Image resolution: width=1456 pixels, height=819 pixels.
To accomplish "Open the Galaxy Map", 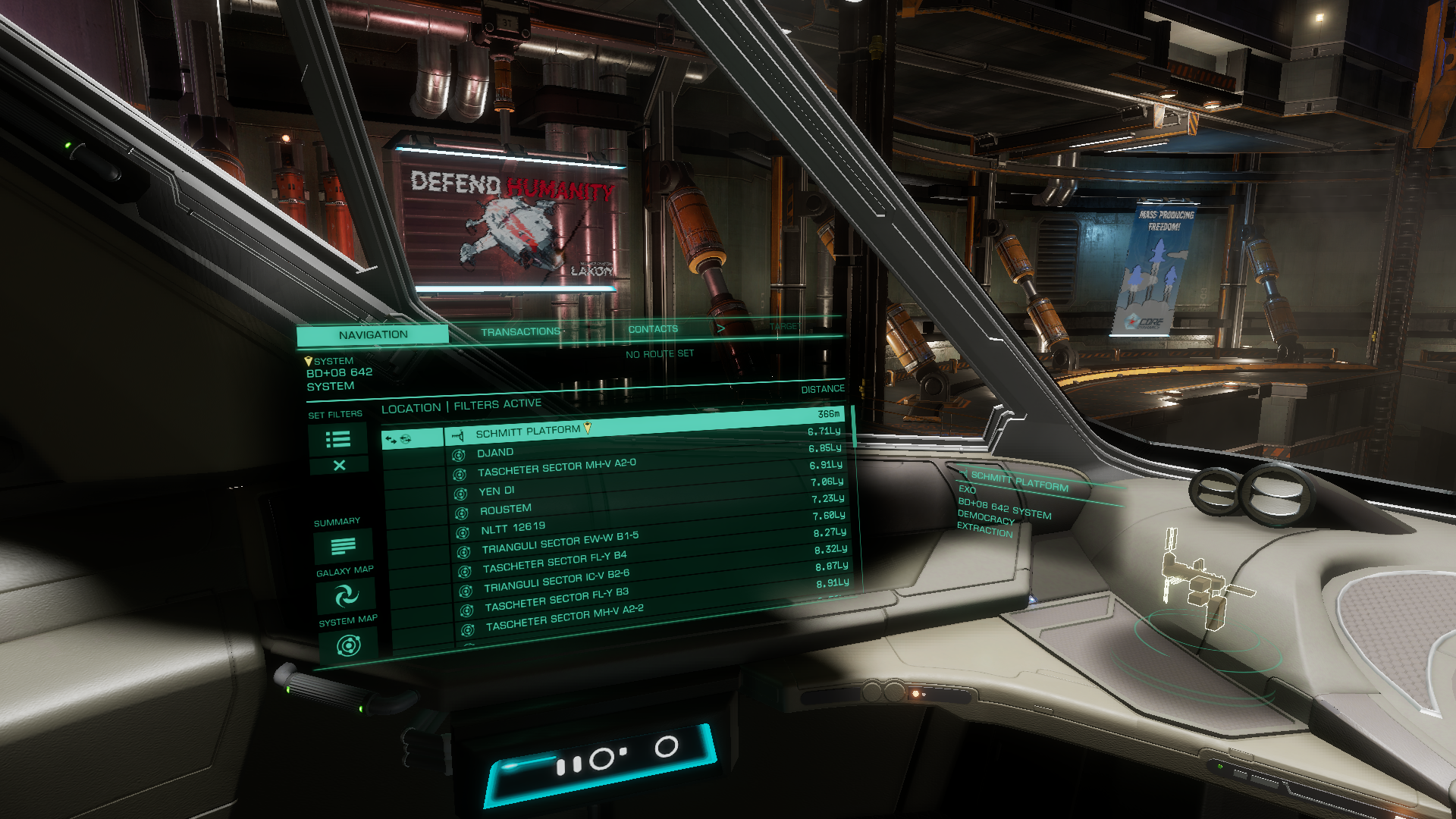I will [x=346, y=596].
